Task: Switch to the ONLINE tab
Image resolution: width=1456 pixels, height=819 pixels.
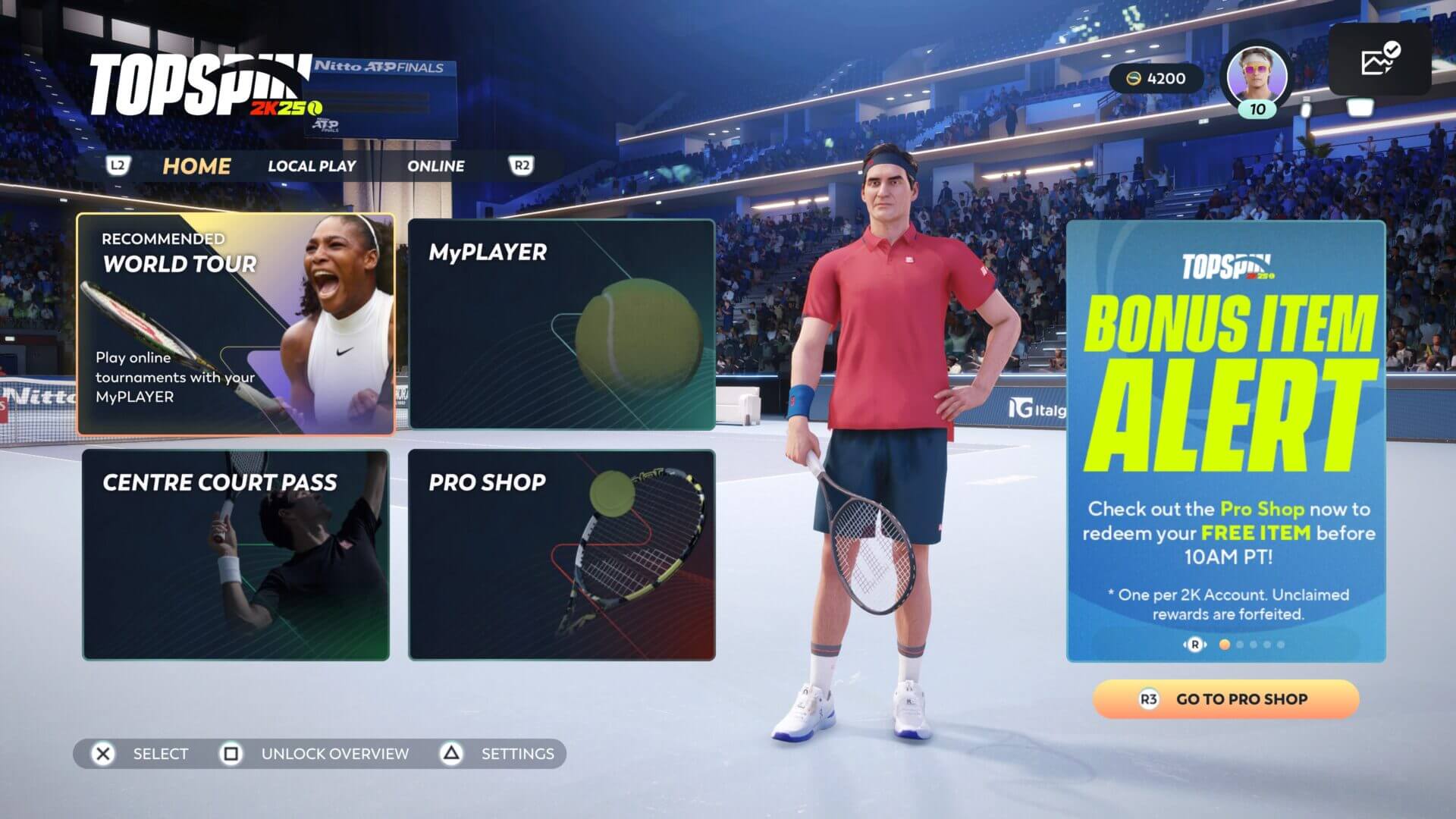Action: 436,166
